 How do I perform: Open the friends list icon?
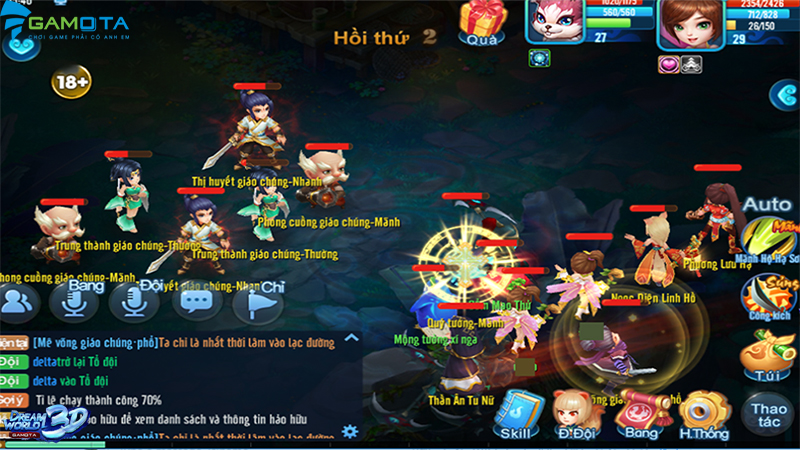(19, 300)
